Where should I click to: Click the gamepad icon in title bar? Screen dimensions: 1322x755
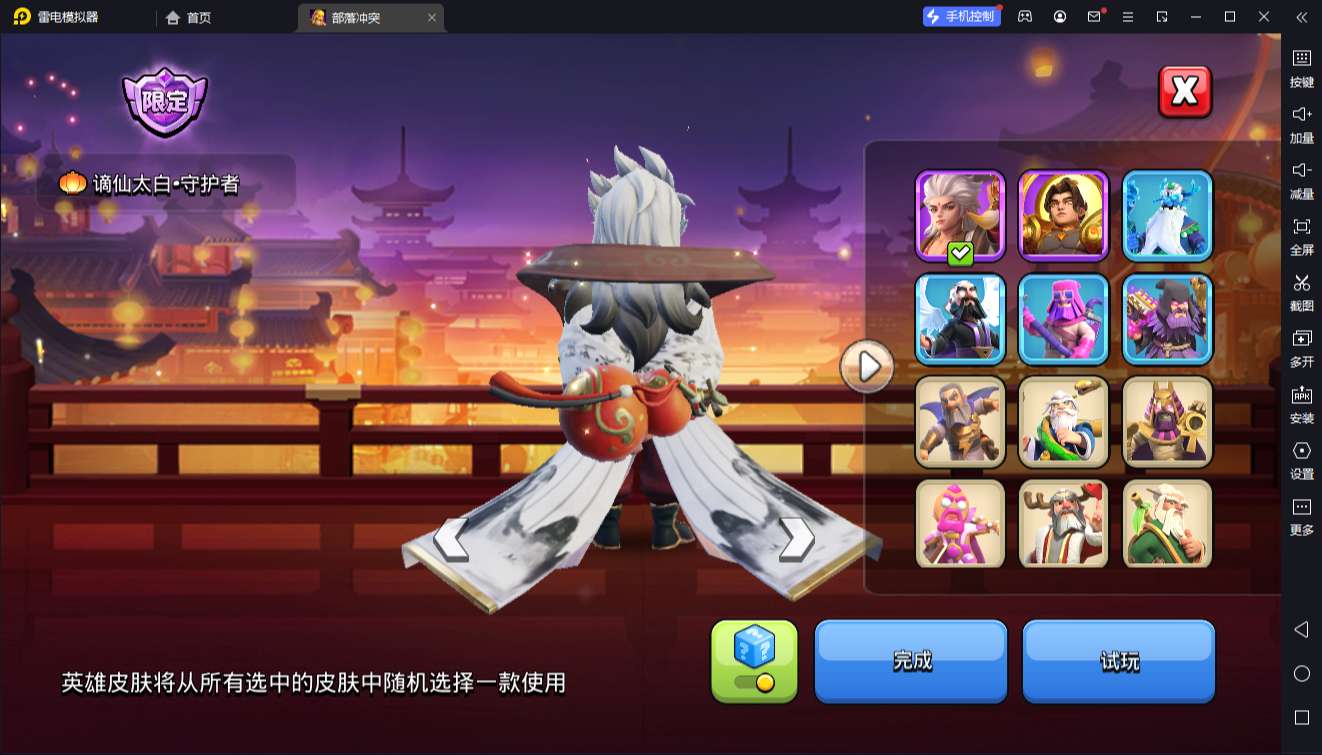[1023, 17]
